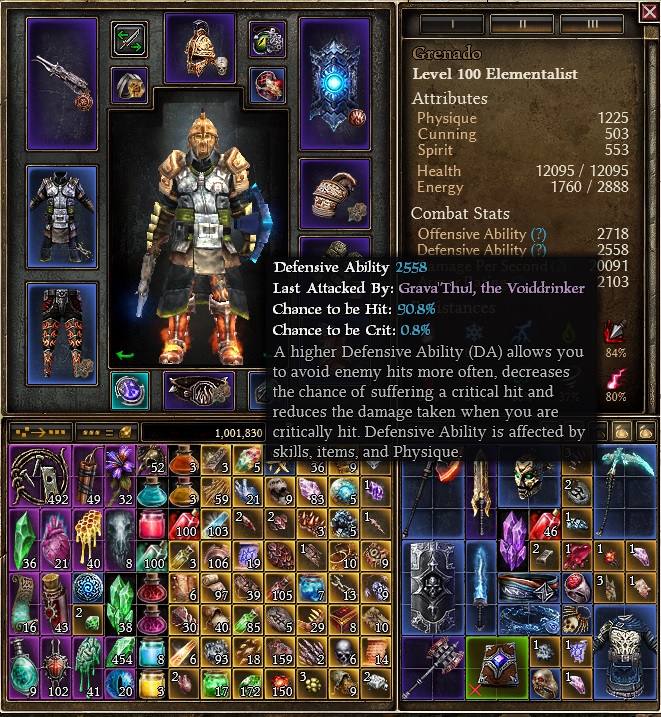Close the character window

coord(648,11)
